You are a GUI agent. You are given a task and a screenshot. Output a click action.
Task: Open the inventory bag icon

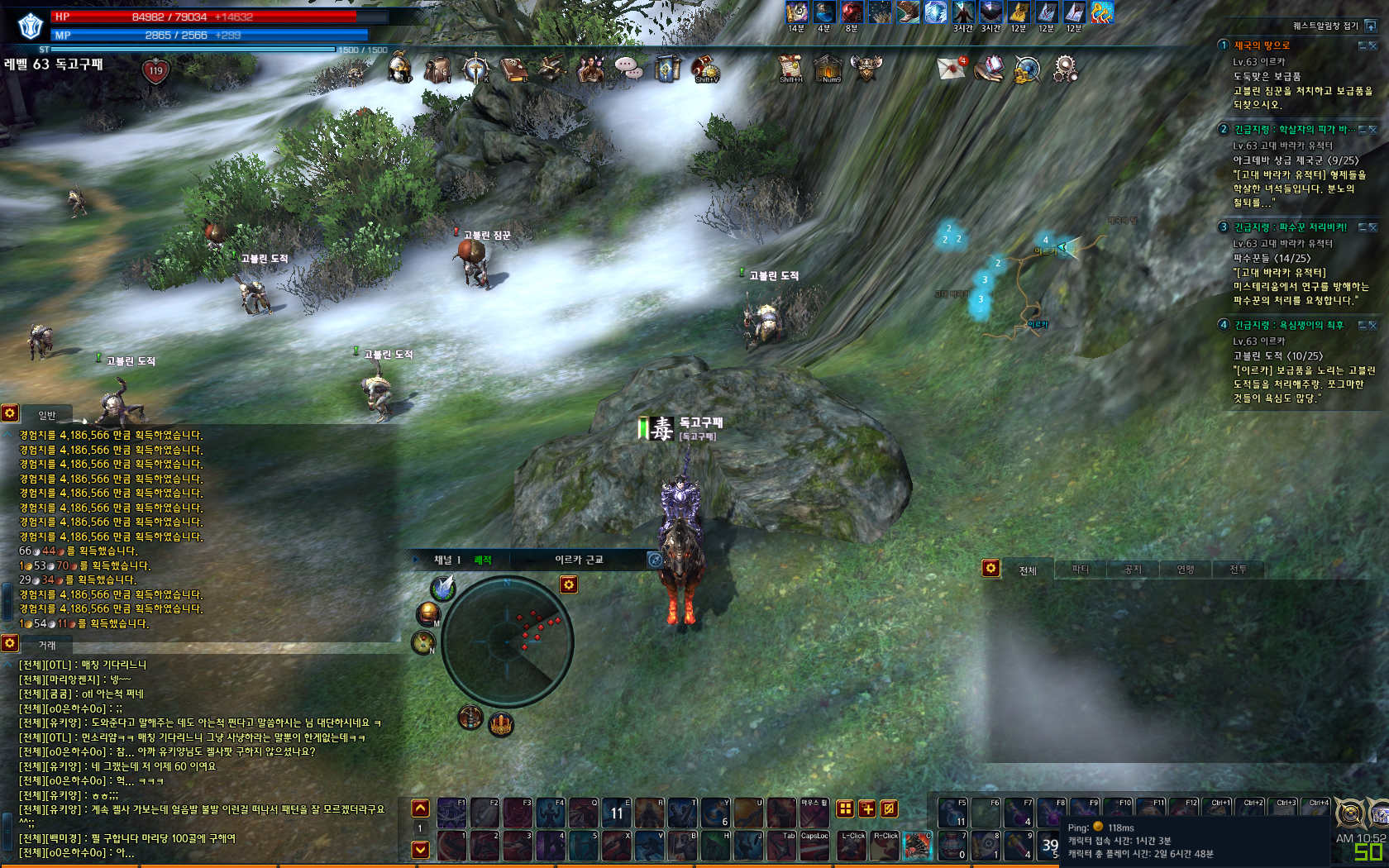(x=437, y=69)
